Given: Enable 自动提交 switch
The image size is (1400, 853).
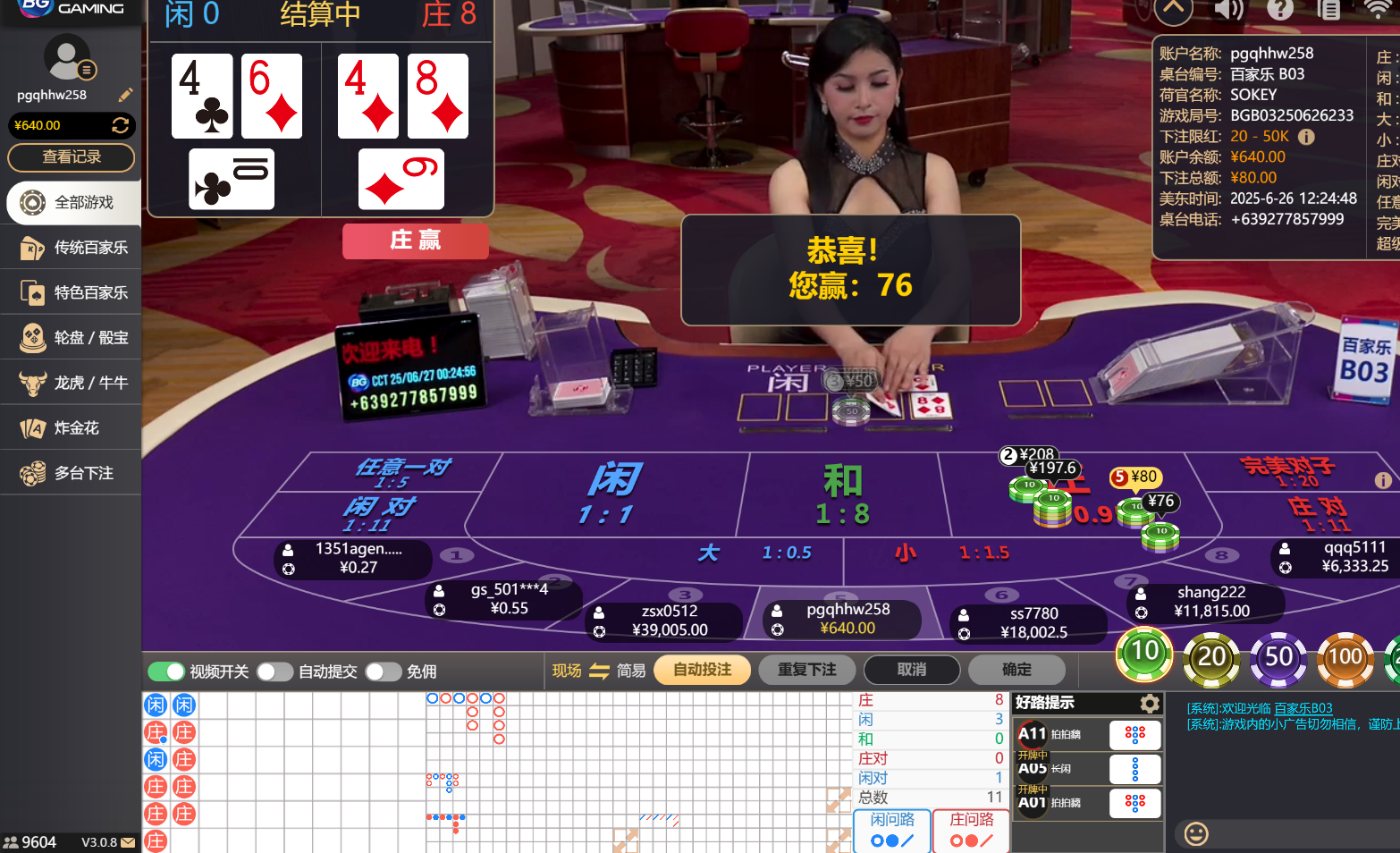Looking at the screenshot, I should [x=274, y=671].
